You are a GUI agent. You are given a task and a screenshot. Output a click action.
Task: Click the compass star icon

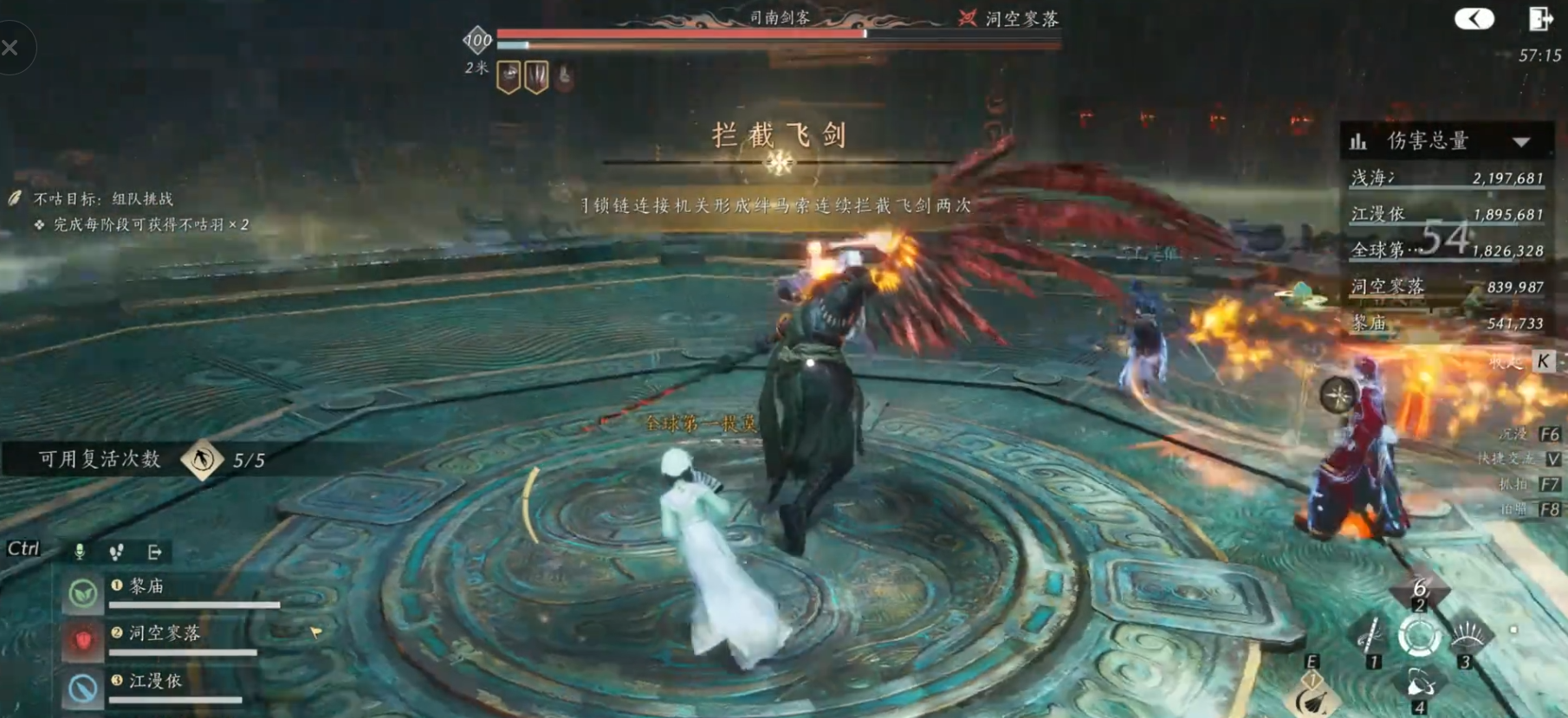(x=1338, y=396)
